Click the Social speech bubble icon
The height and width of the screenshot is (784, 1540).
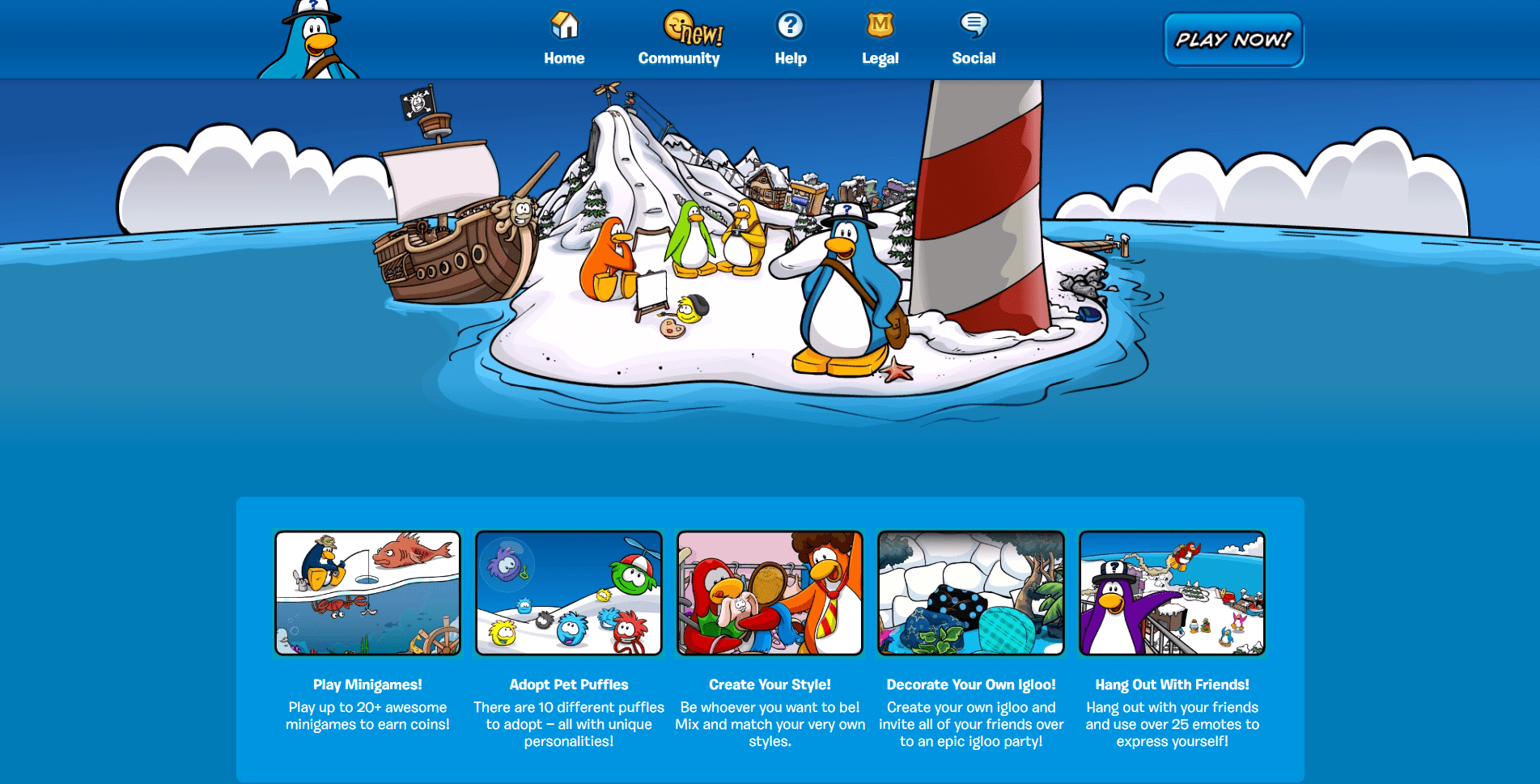click(974, 27)
